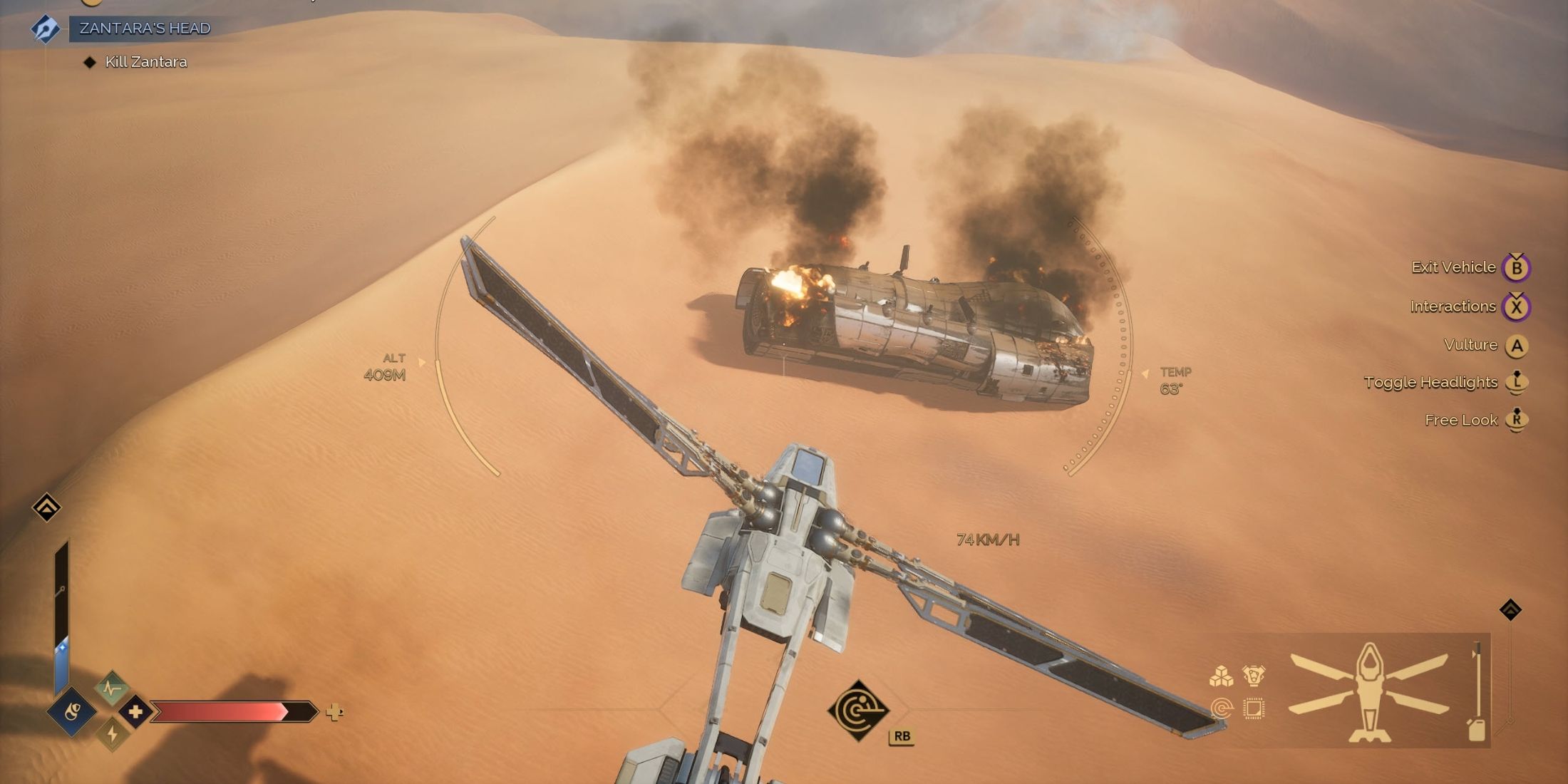The image size is (1568, 784).
Task: Use the healing item plus icon
Action: tap(334, 711)
